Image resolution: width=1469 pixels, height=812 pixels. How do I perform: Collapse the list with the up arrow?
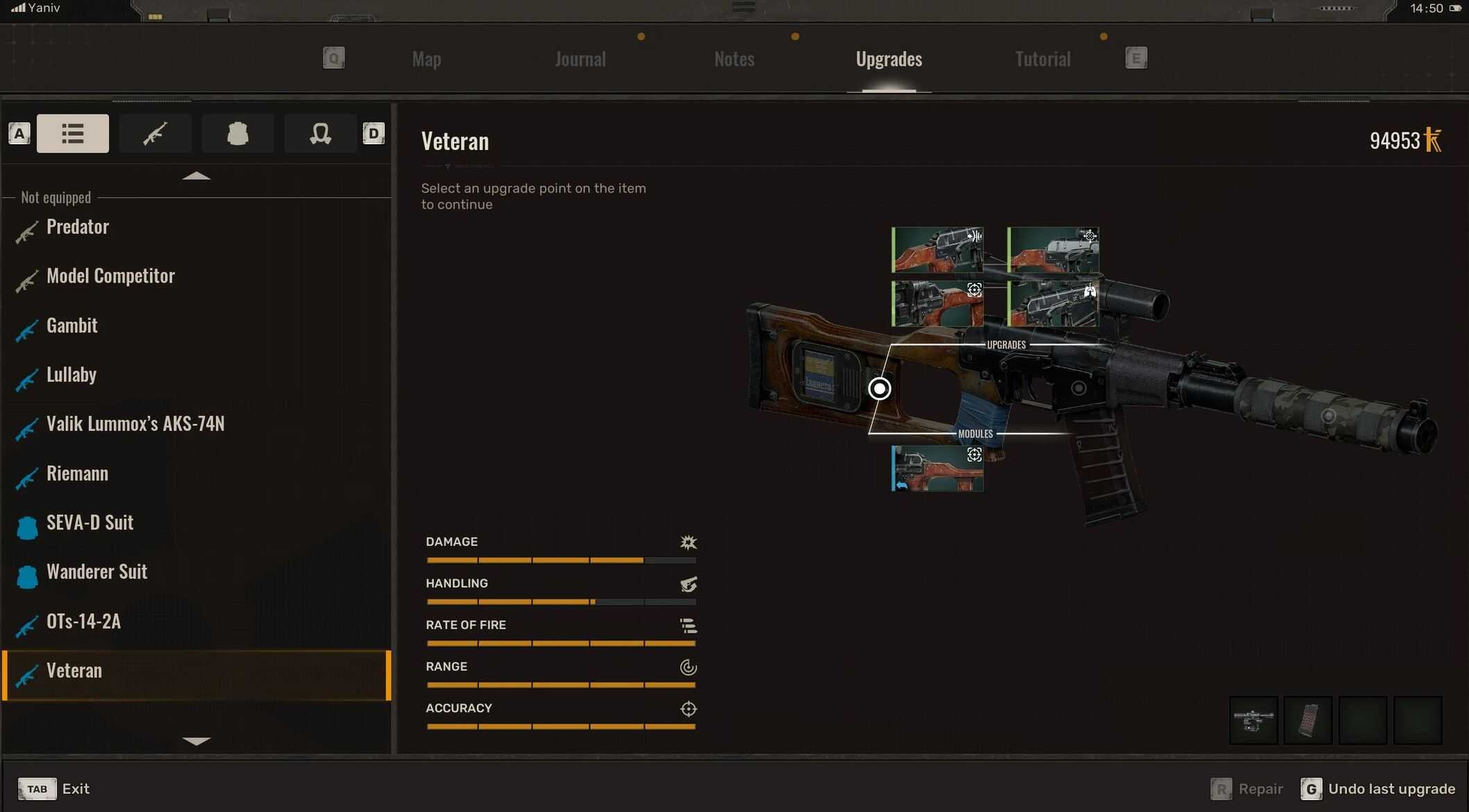196,176
